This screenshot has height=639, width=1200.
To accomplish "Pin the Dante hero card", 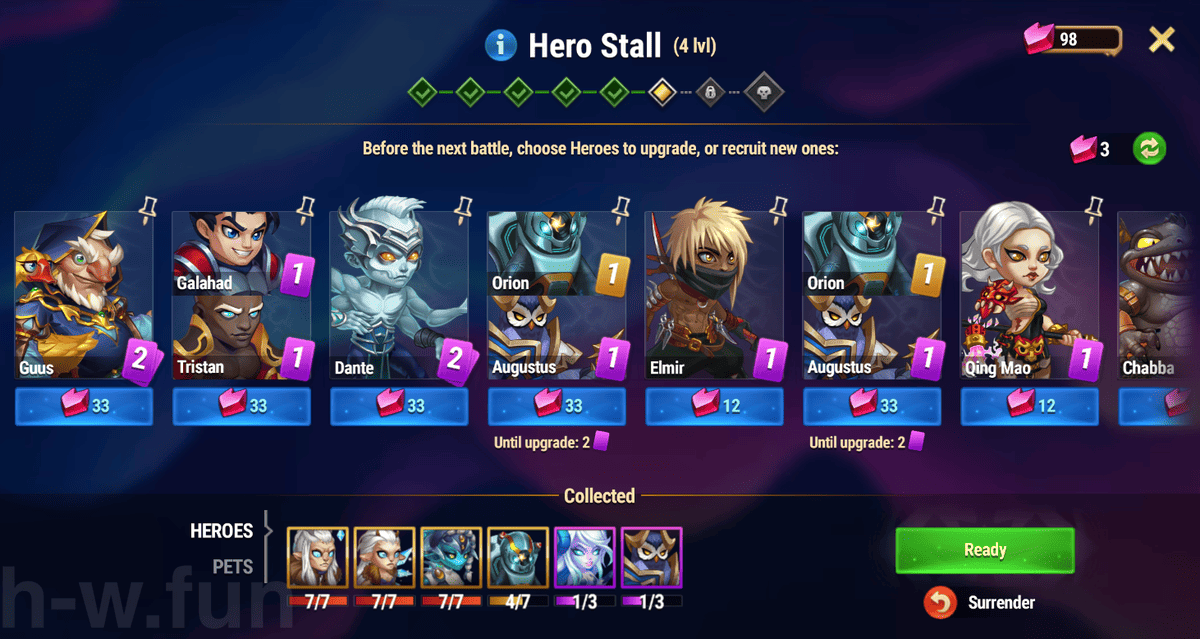I will coord(463,207).
